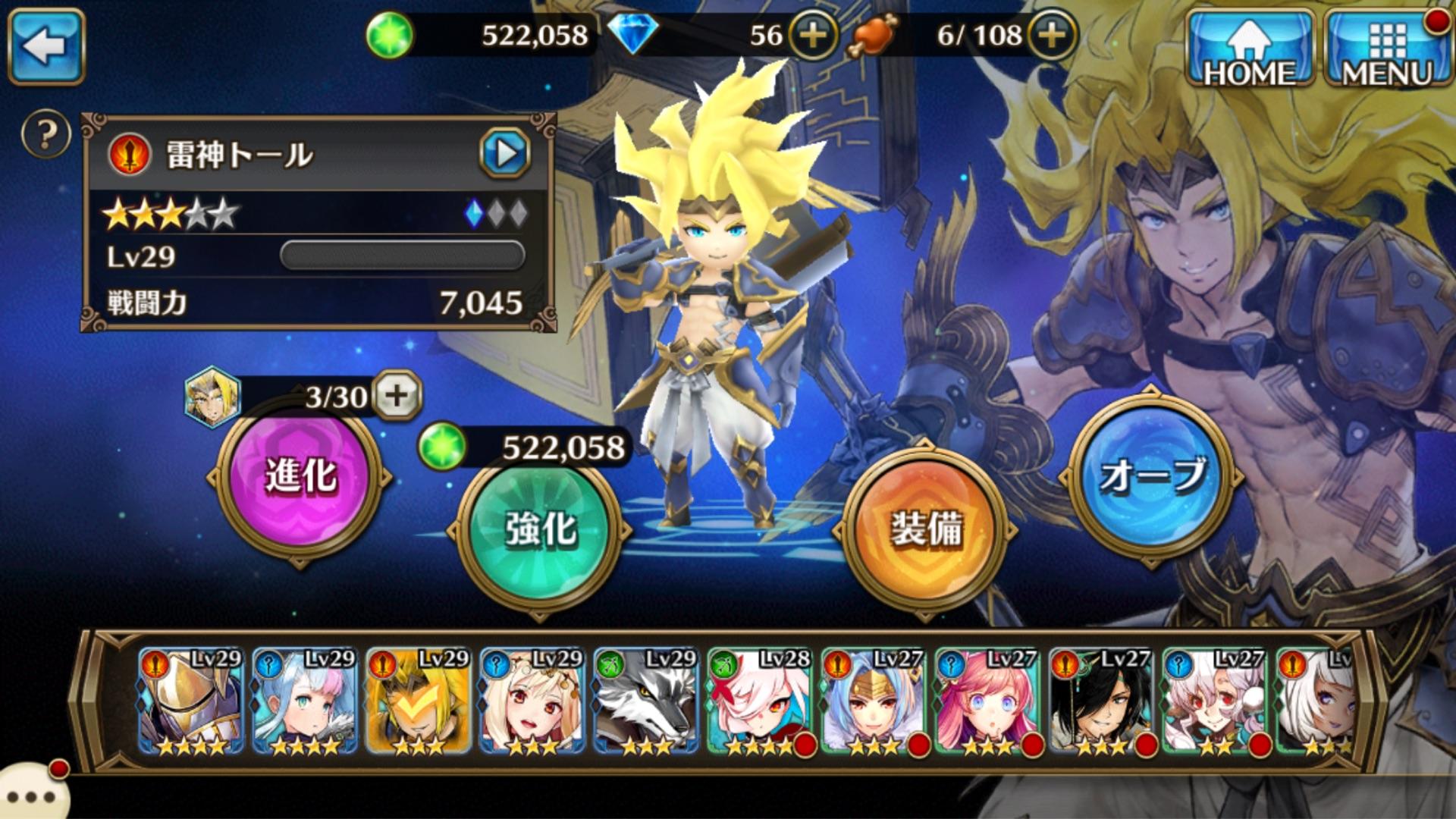Open the 進化 evolution orb

(300, 477)
